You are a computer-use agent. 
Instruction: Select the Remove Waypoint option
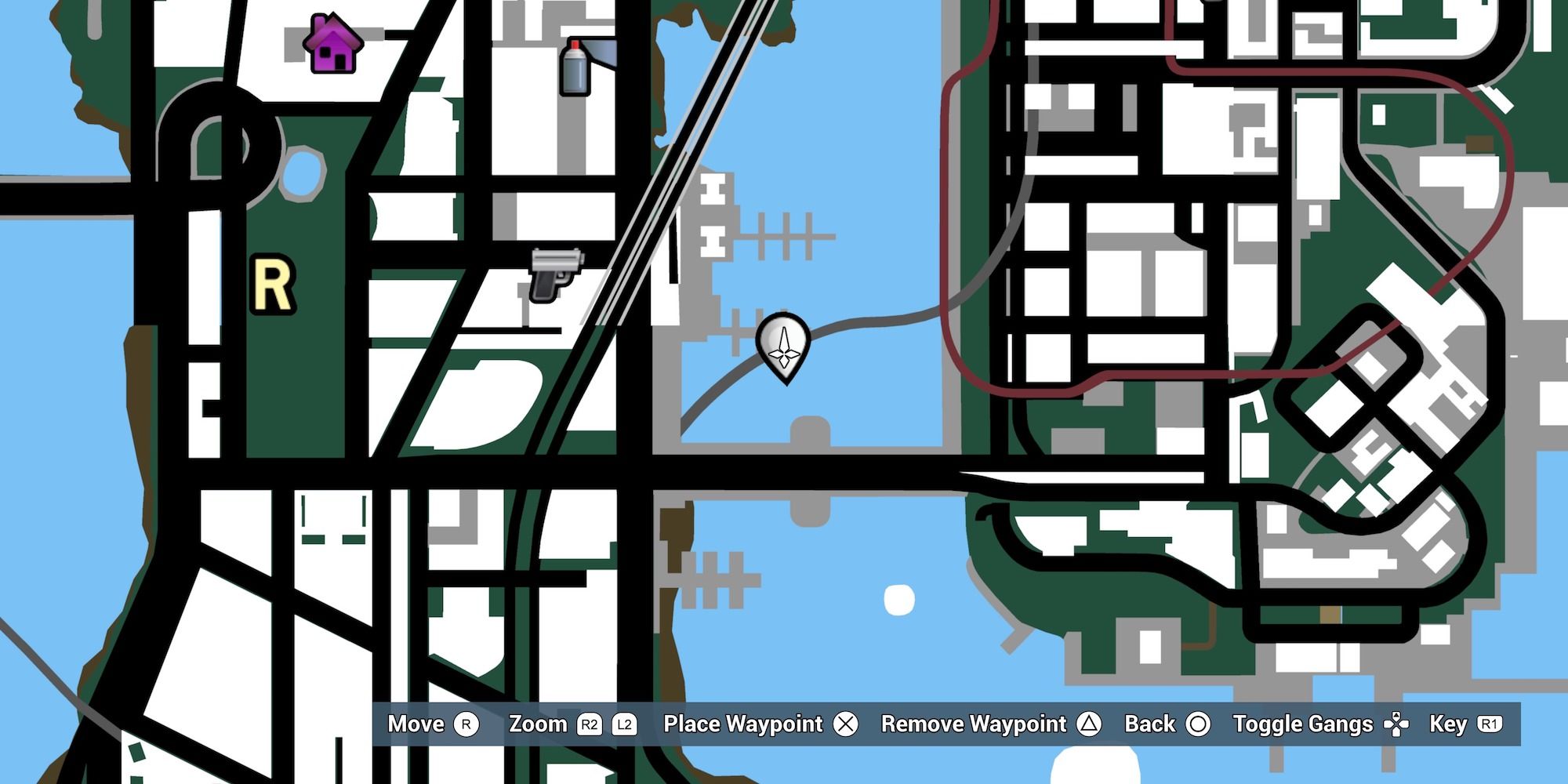click(975, 724)
